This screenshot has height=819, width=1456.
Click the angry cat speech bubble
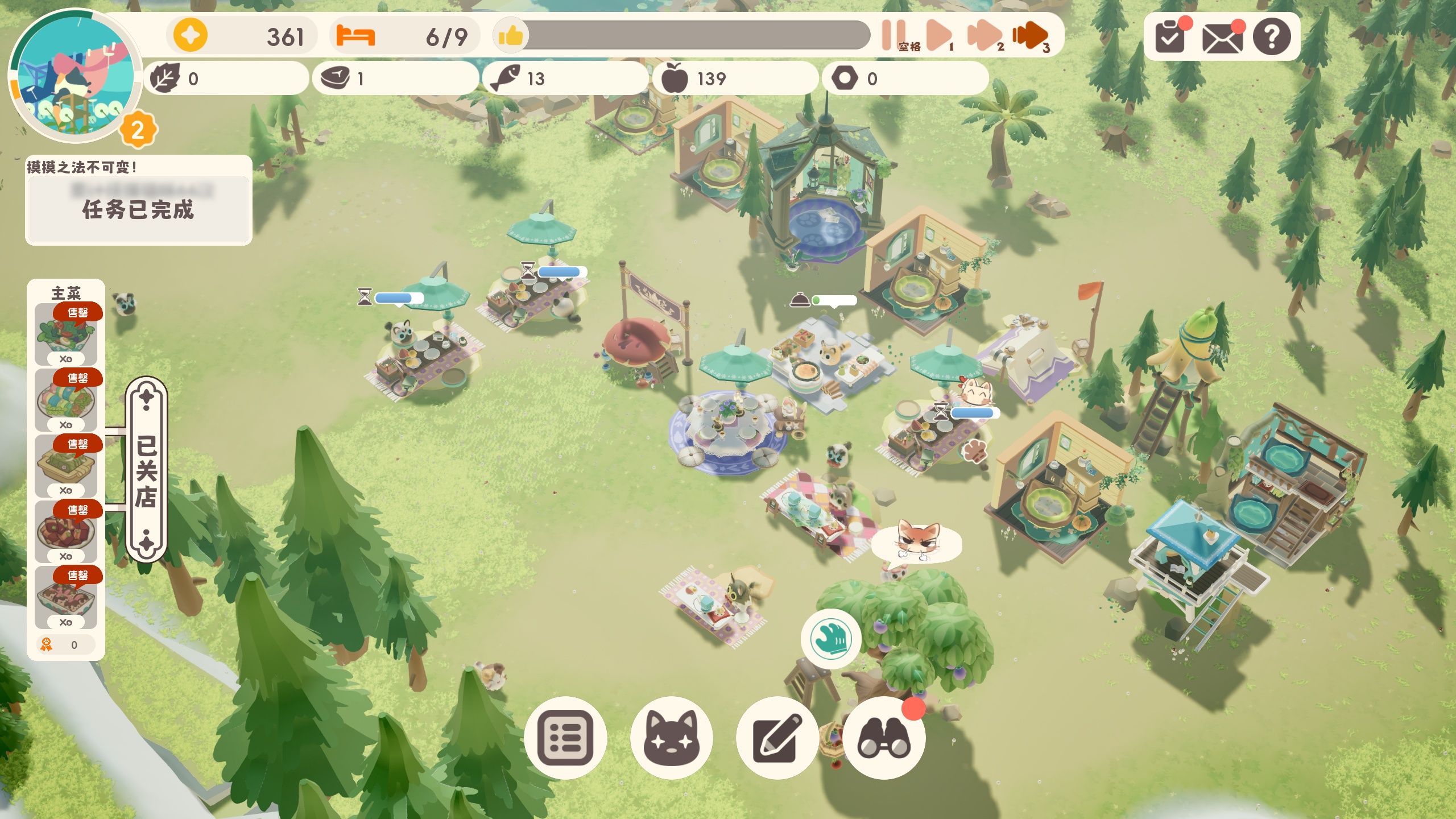(916, 542)
